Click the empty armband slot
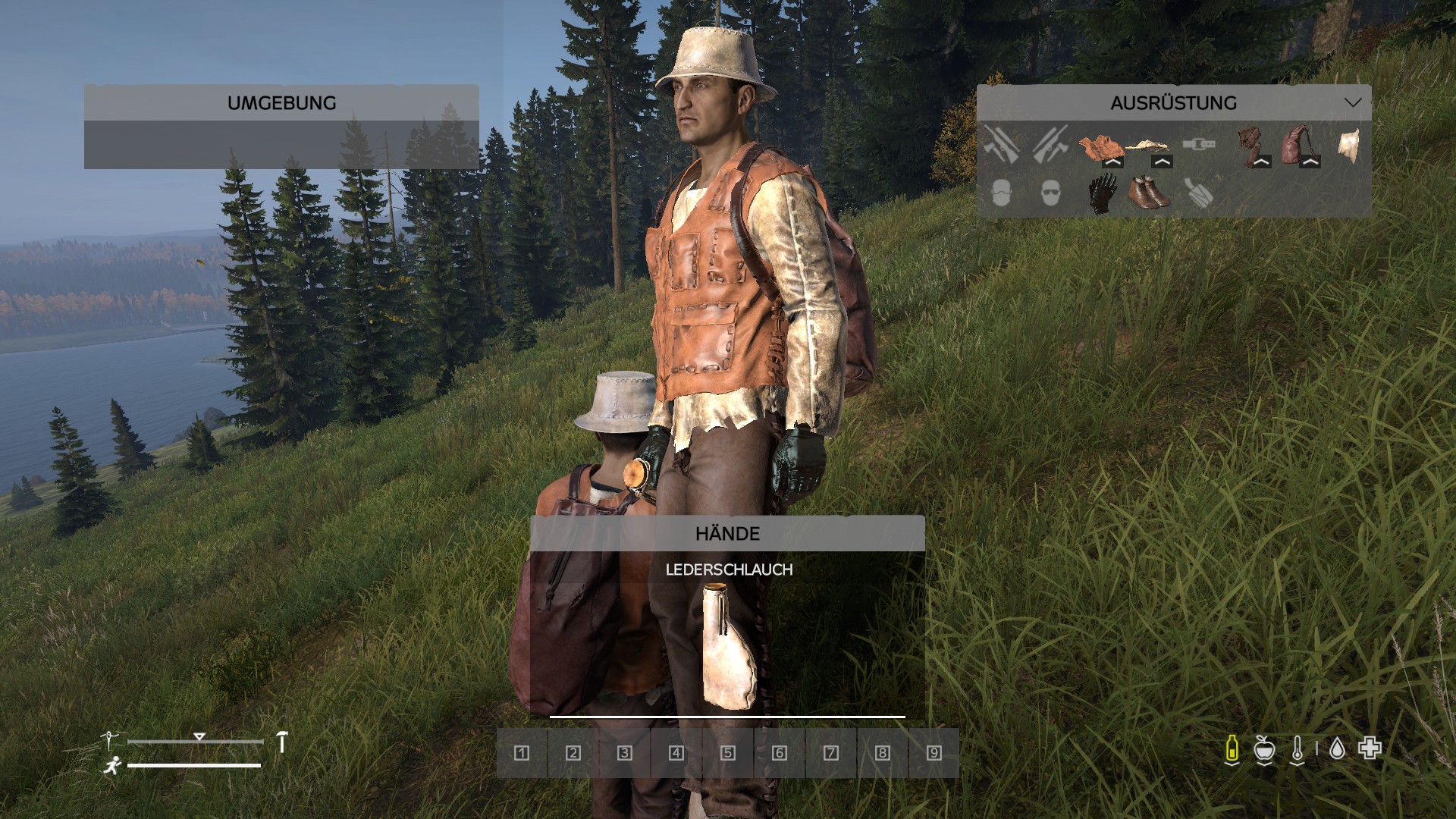Viewport: 1456px width, 819px height. tap(1199, 193)
